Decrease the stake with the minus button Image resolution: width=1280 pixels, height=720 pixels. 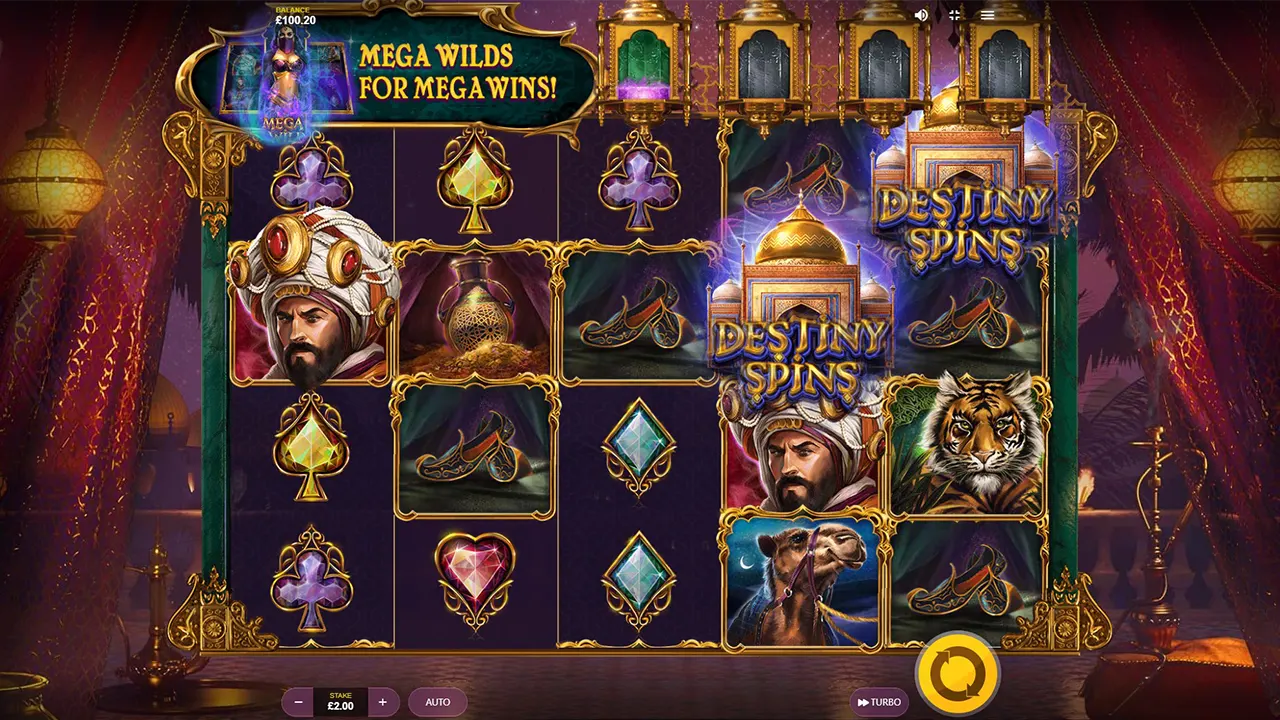[297, 702]
